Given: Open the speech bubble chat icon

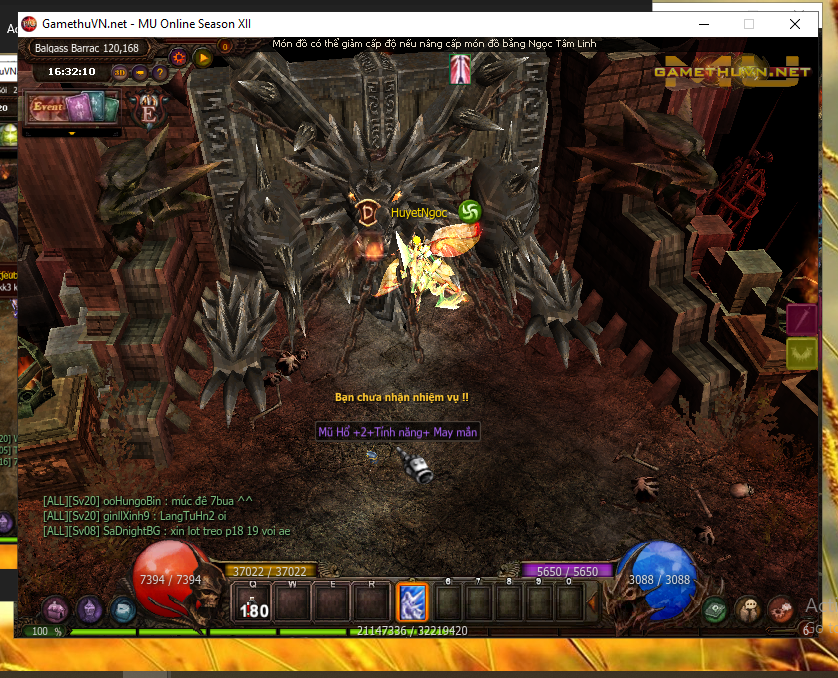Looking at the screenshot, I should (747, 609).
